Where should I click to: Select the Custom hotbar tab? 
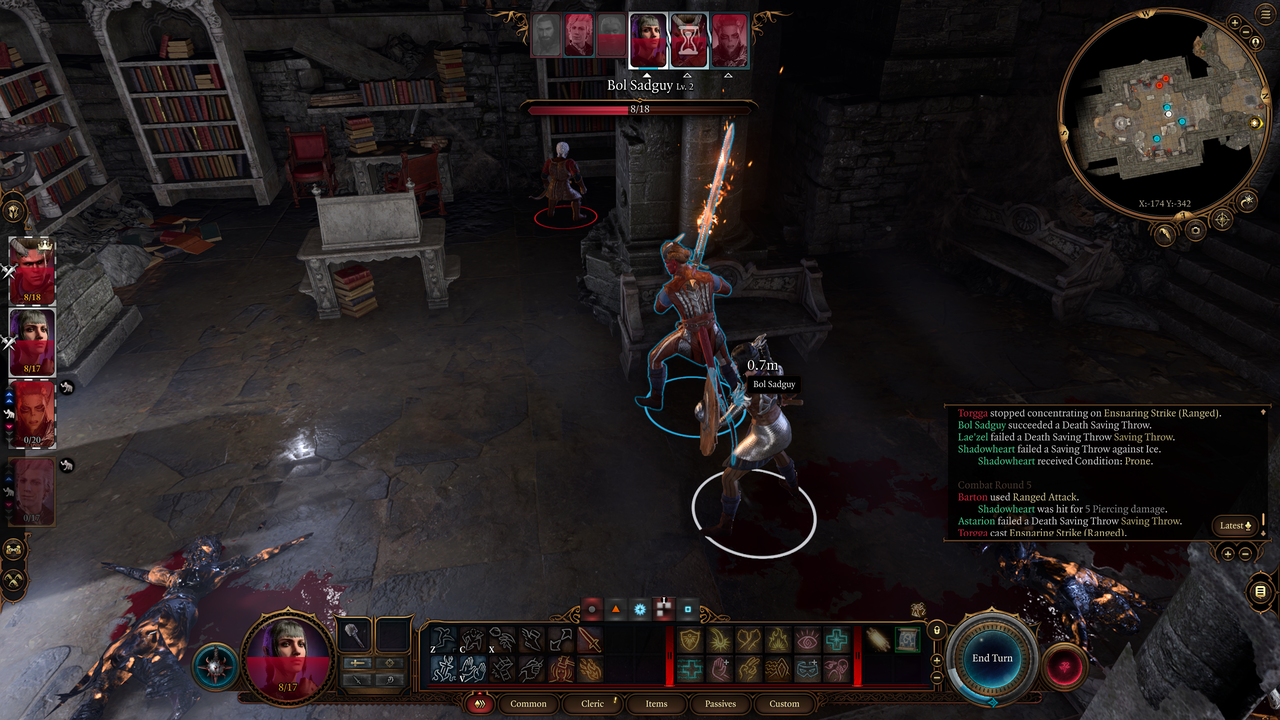pos(784,704)
